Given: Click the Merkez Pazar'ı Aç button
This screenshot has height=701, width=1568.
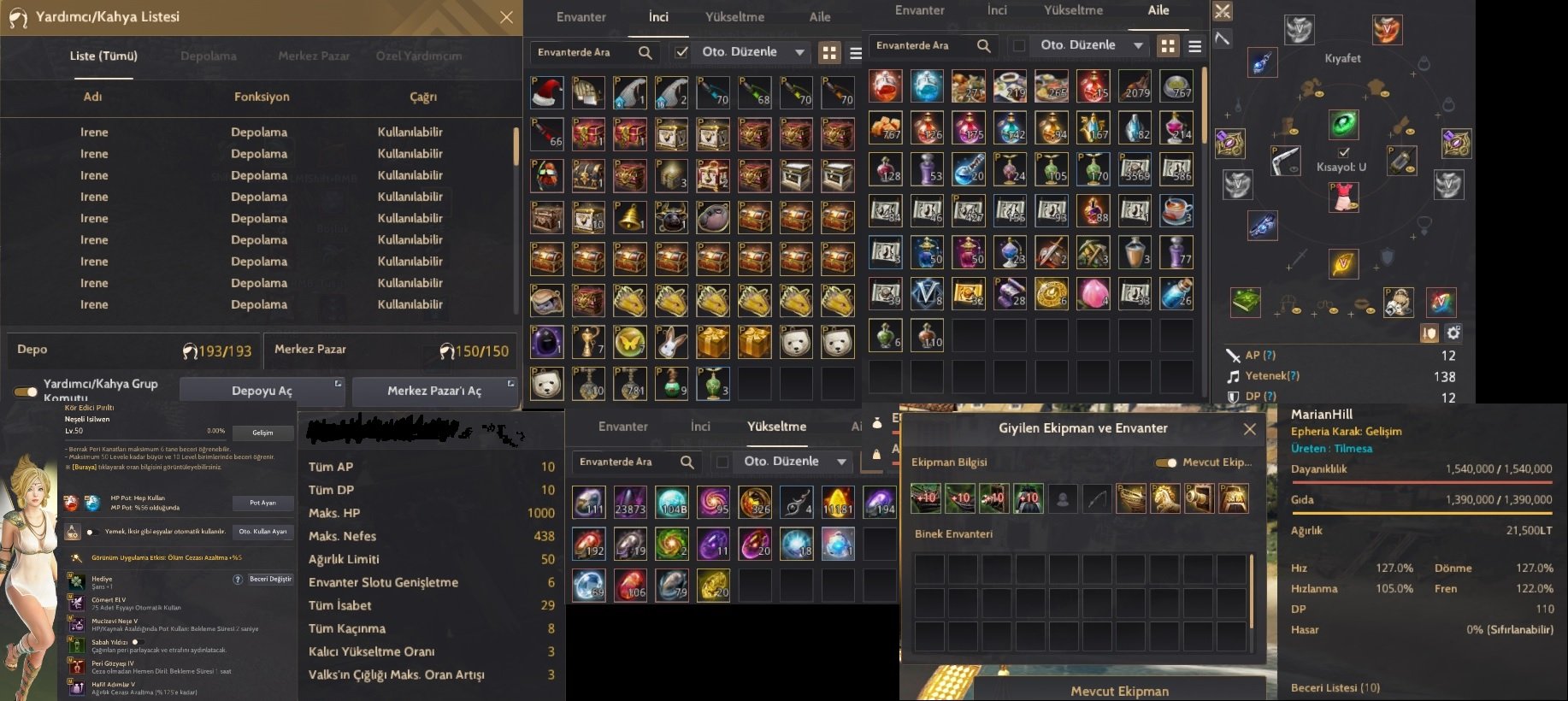Looking at the screenshot, I should tap(434, 391).
